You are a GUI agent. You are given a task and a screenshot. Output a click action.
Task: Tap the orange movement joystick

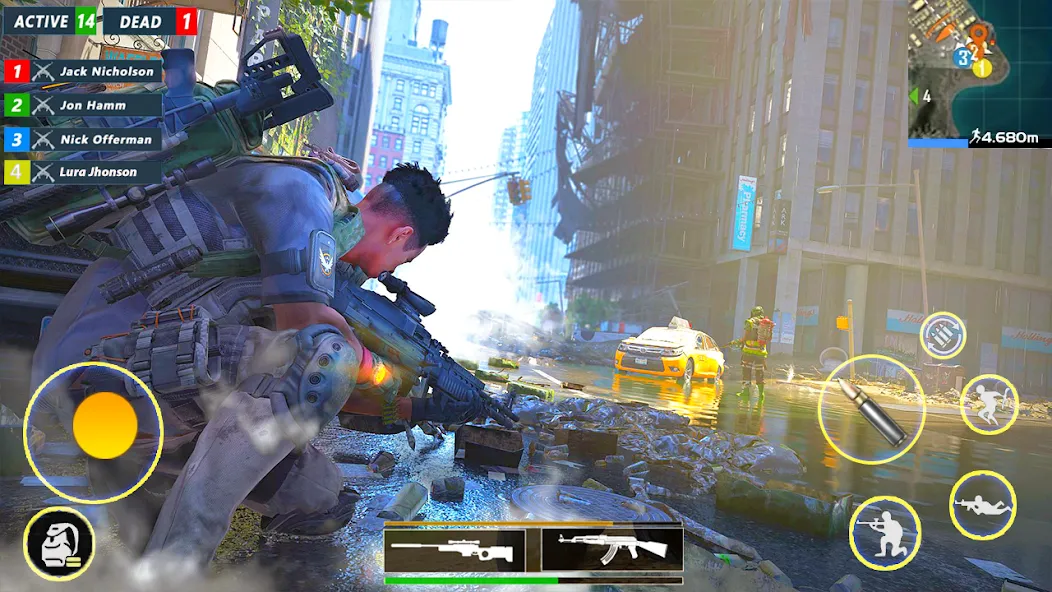click(105, 426)
